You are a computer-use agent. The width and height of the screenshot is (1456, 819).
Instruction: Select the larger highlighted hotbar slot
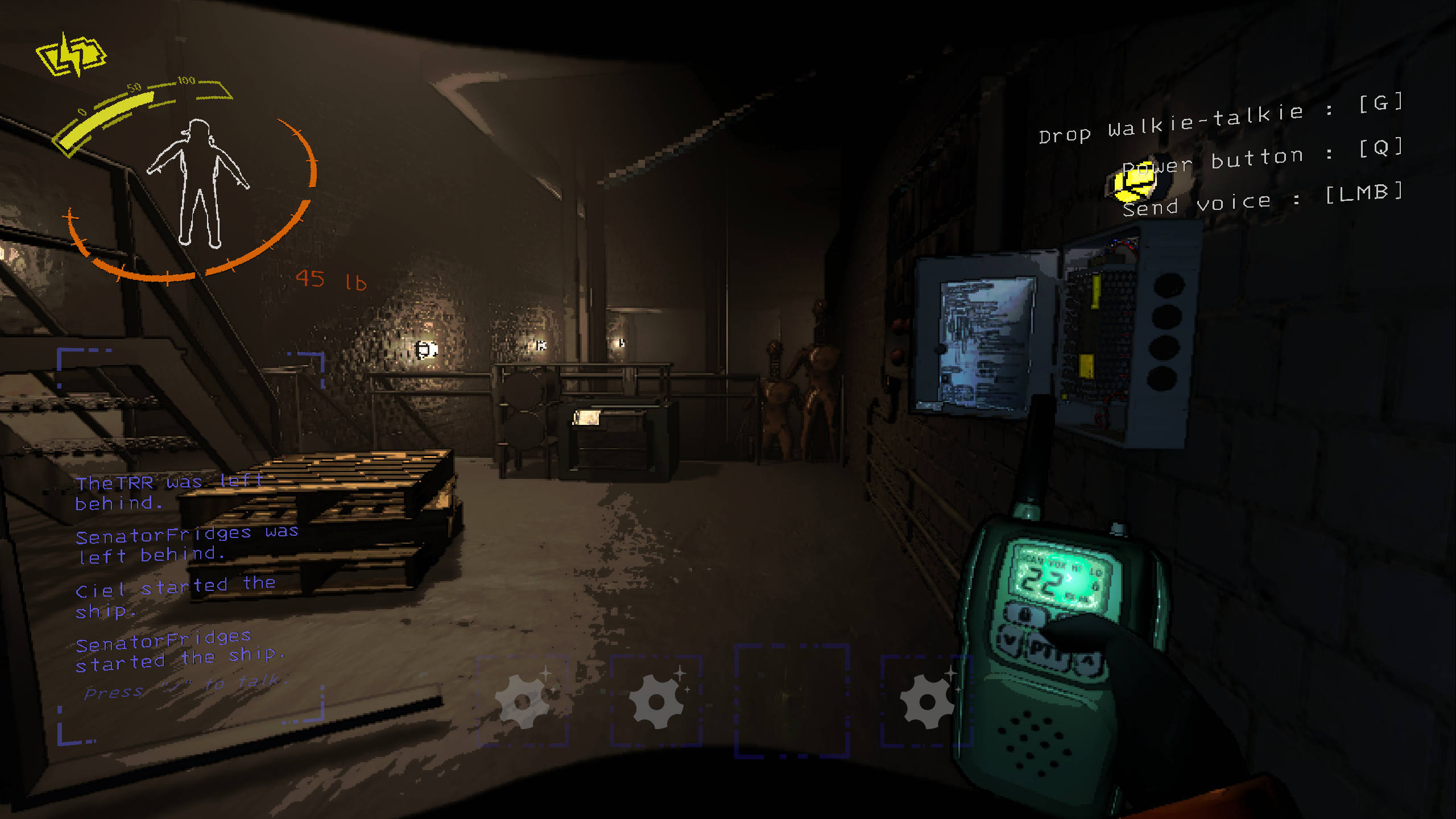click(791, 701)
